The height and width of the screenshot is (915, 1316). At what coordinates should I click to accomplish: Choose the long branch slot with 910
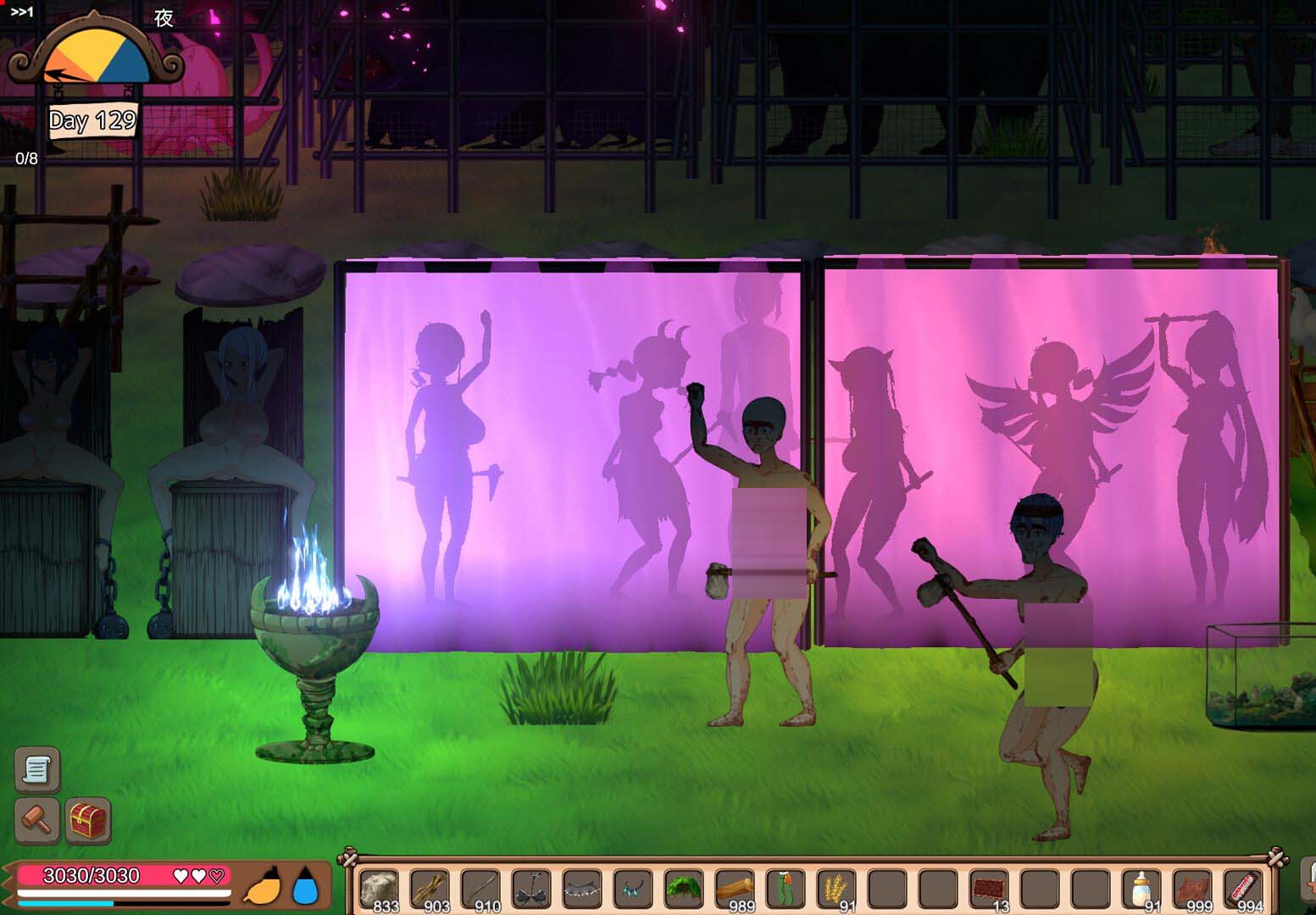(x=480, y=890)
